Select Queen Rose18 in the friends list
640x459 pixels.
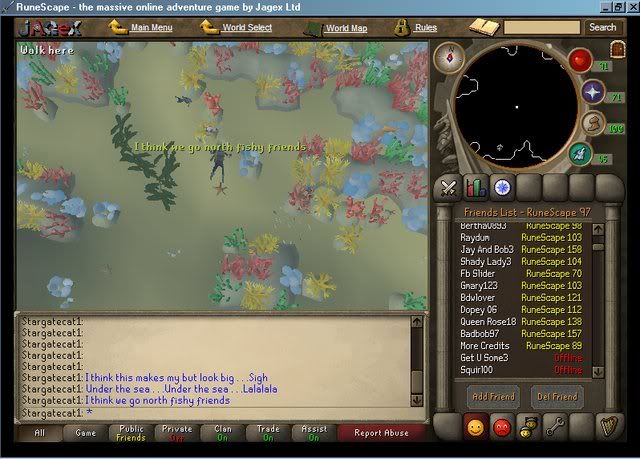[x=488, y=322]
